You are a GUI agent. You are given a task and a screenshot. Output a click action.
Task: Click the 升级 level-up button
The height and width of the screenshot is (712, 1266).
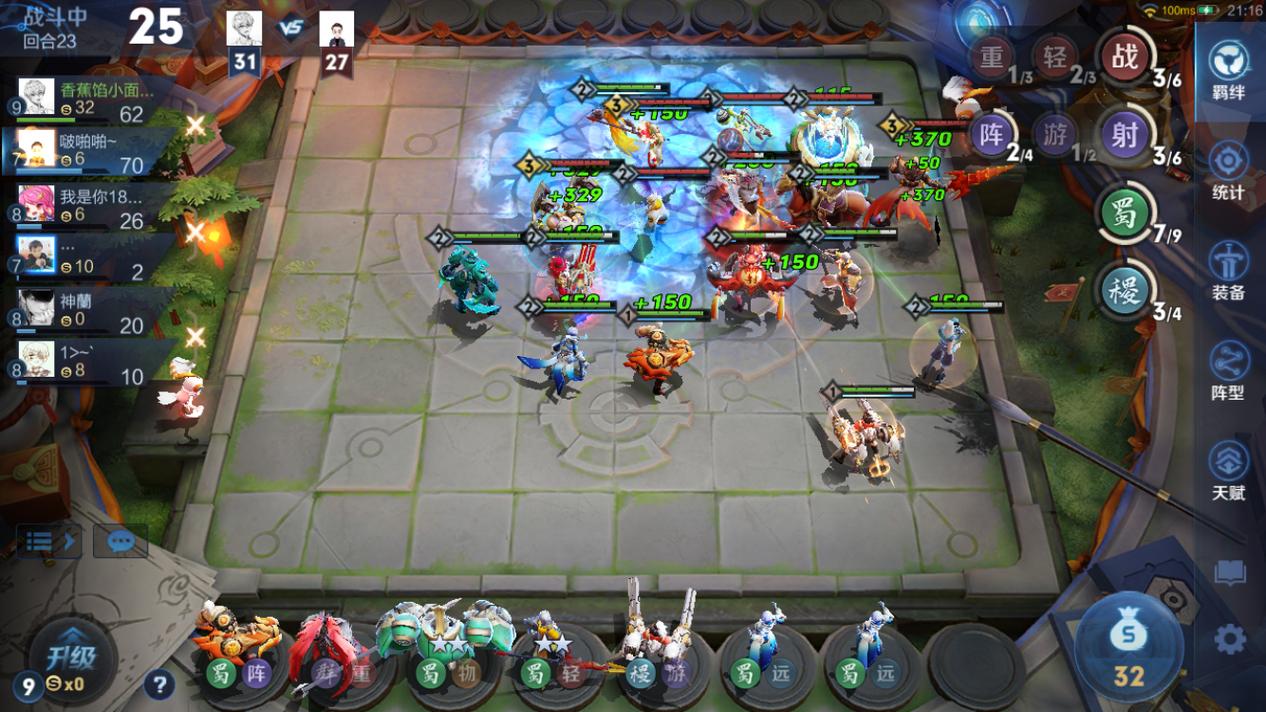click(70, 659)
